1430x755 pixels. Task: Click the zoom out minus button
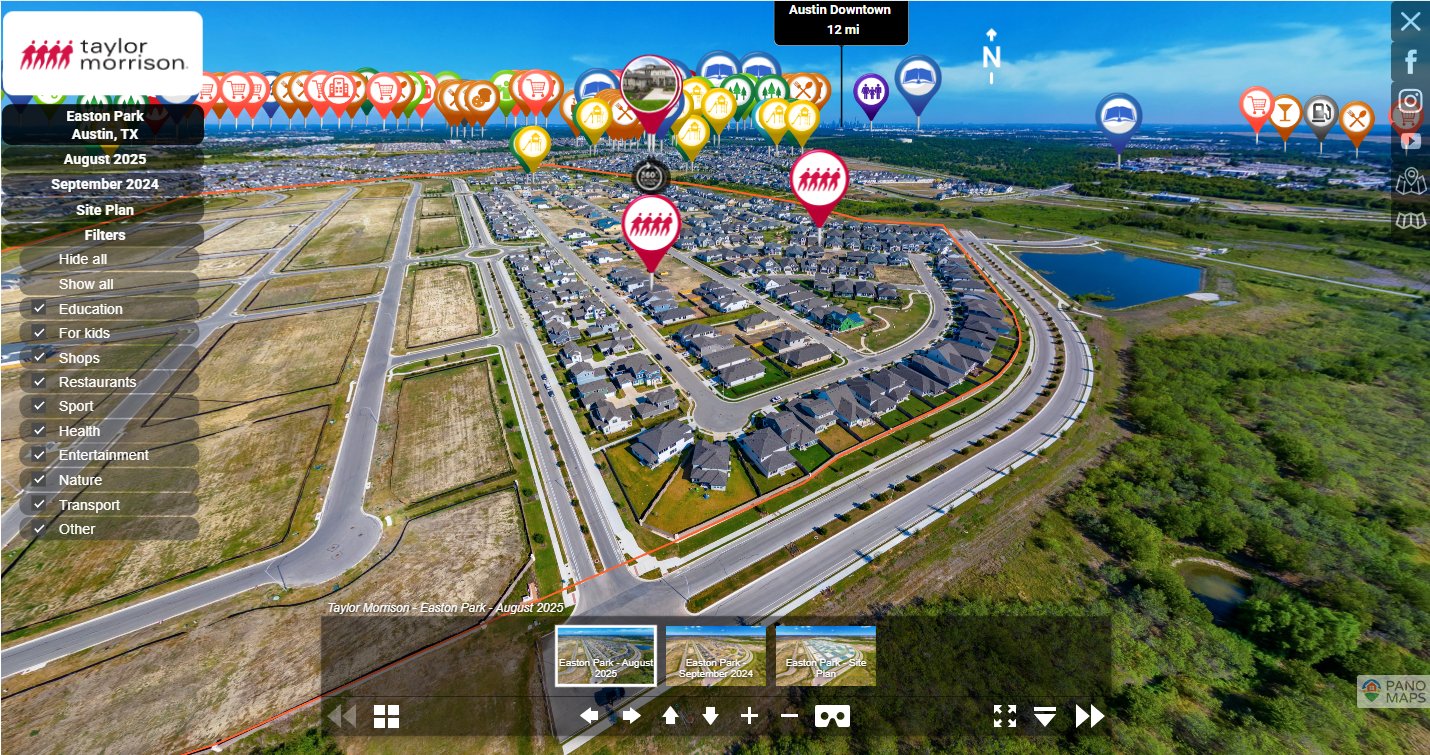[x=789, y=716]
